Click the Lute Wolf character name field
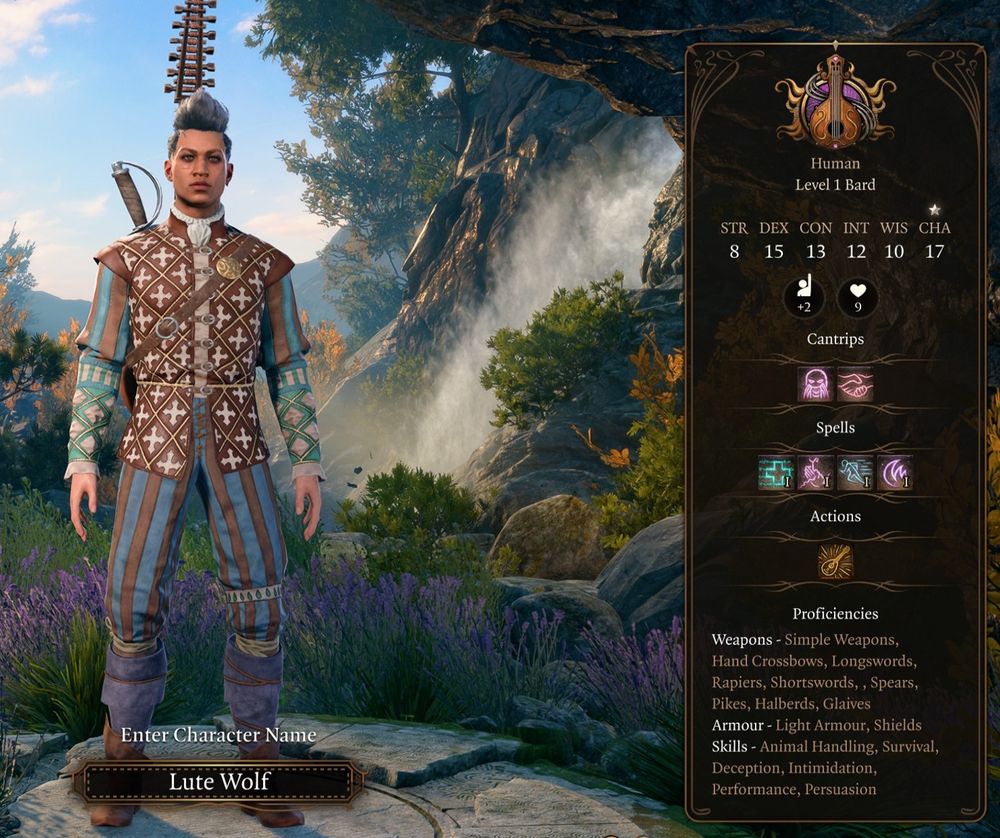This screenshot has height=838, width=1000. [217, 781]
